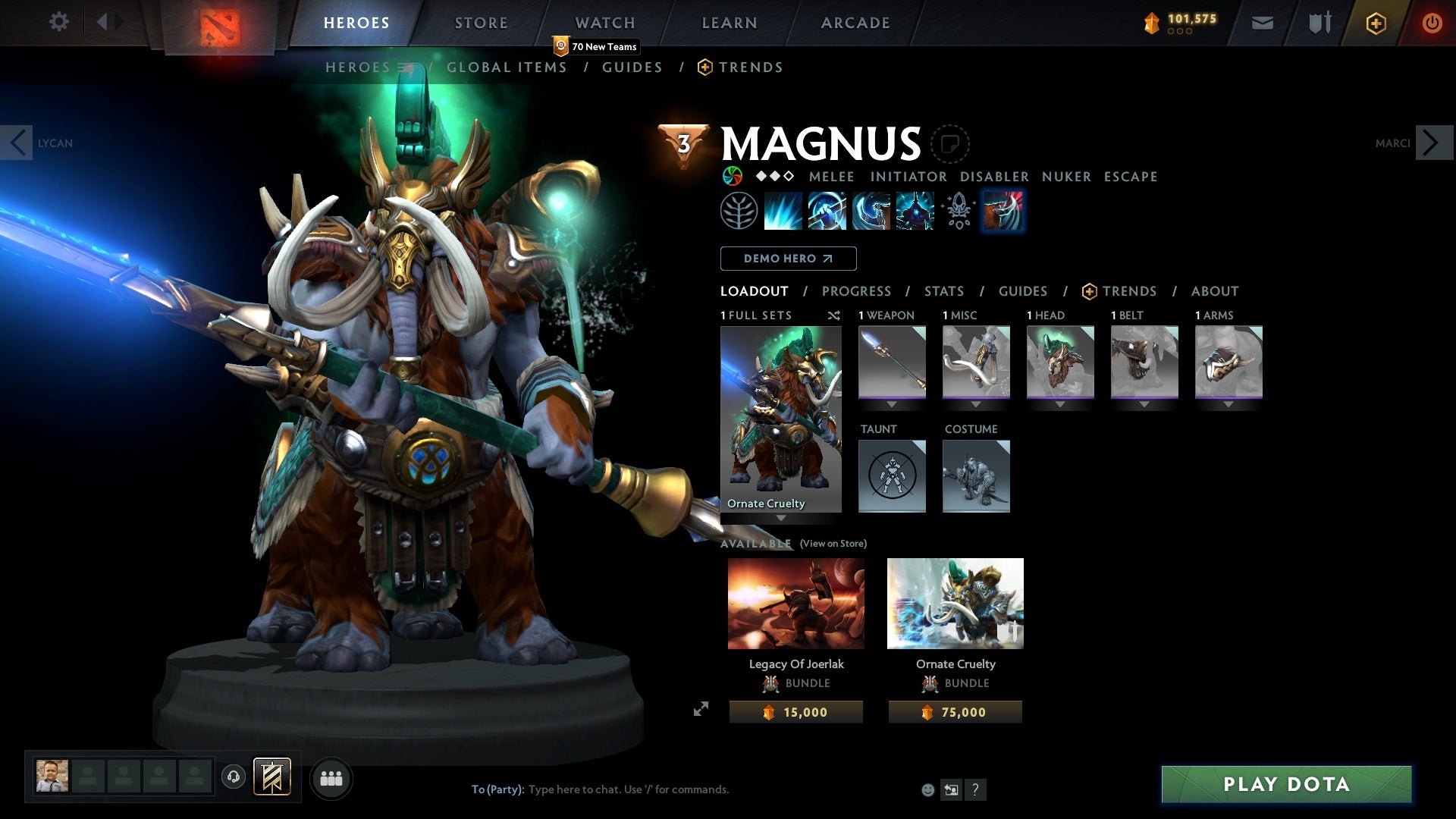Image resolution: width=1456 pixels, height=819 pixels.
Task: Click the power button to quit Dota
Action: [x=1432, y=23]
